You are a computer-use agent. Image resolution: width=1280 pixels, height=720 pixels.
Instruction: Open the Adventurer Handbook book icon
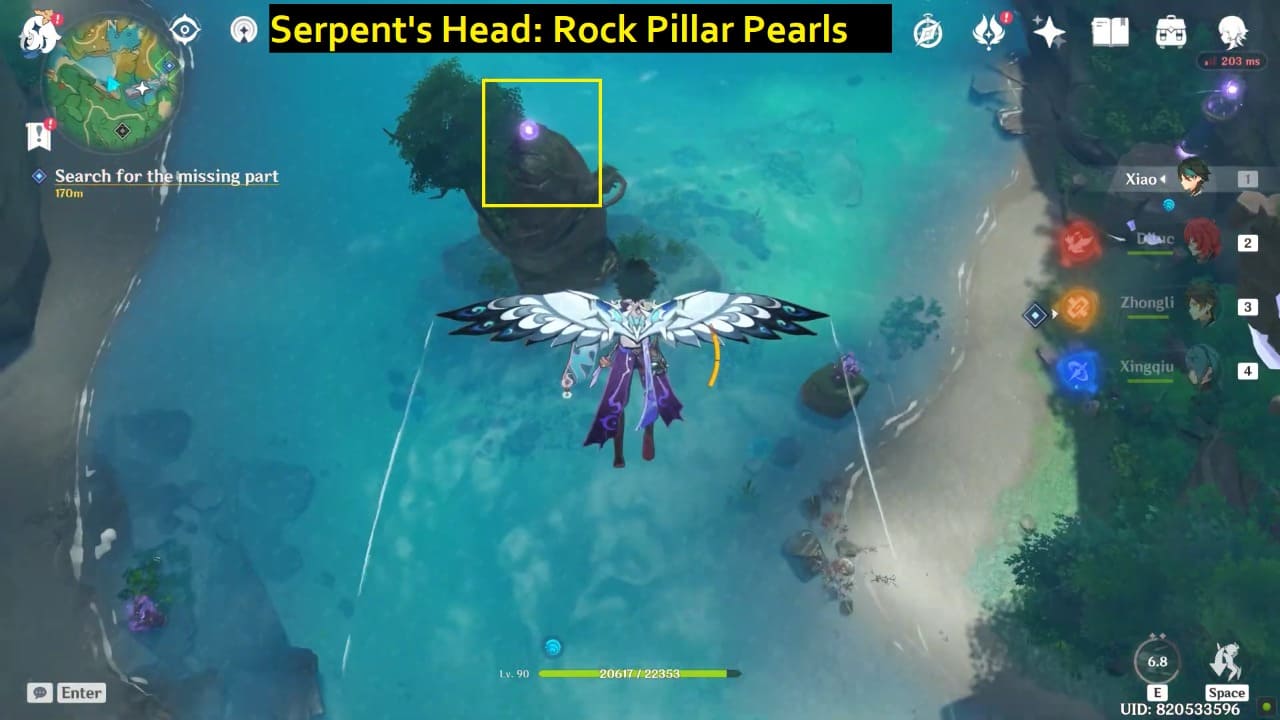pyautogui.click(x=1110, y=32)
